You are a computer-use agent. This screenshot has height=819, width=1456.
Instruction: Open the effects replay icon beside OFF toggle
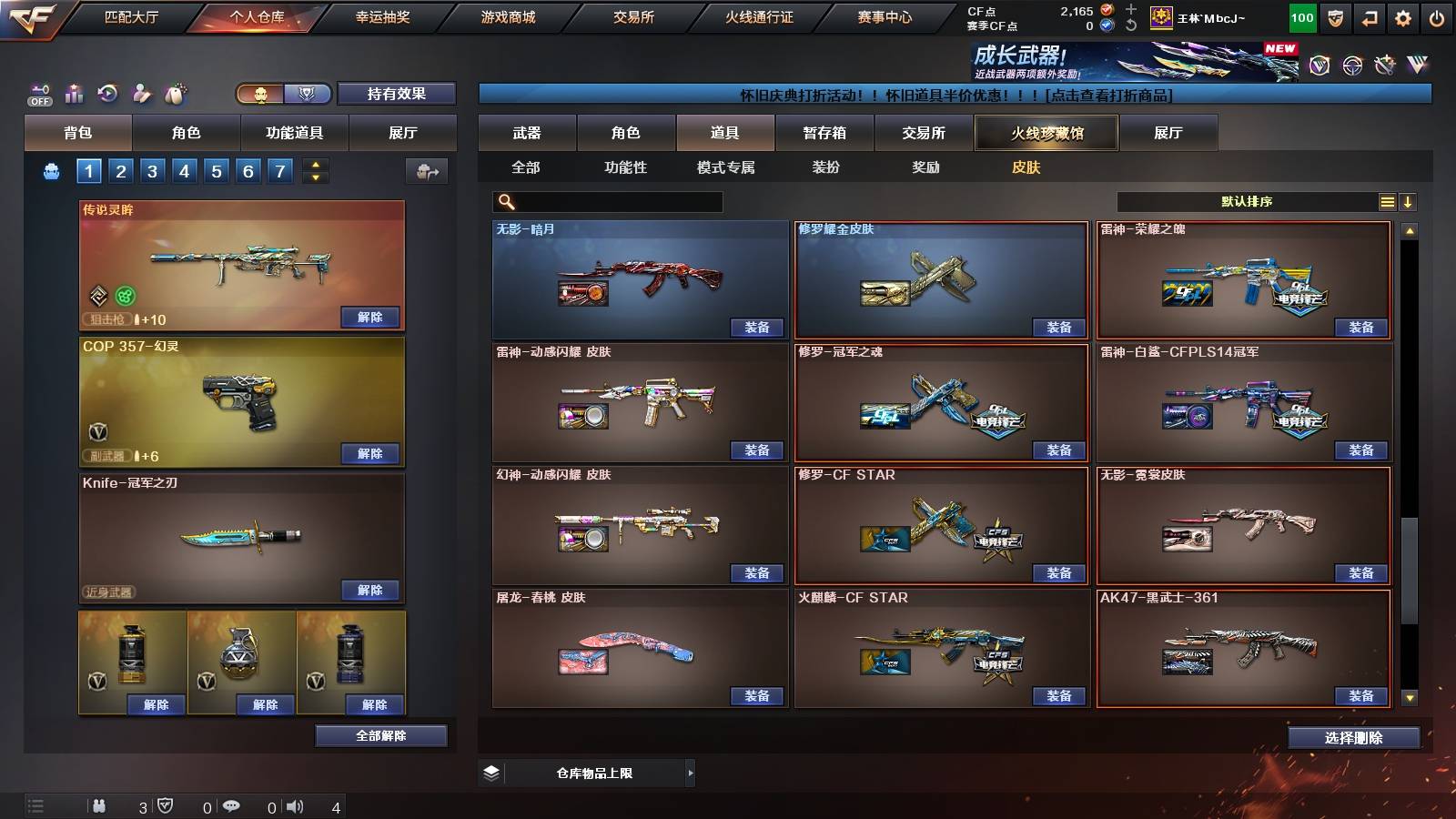(x=108, y=91)
